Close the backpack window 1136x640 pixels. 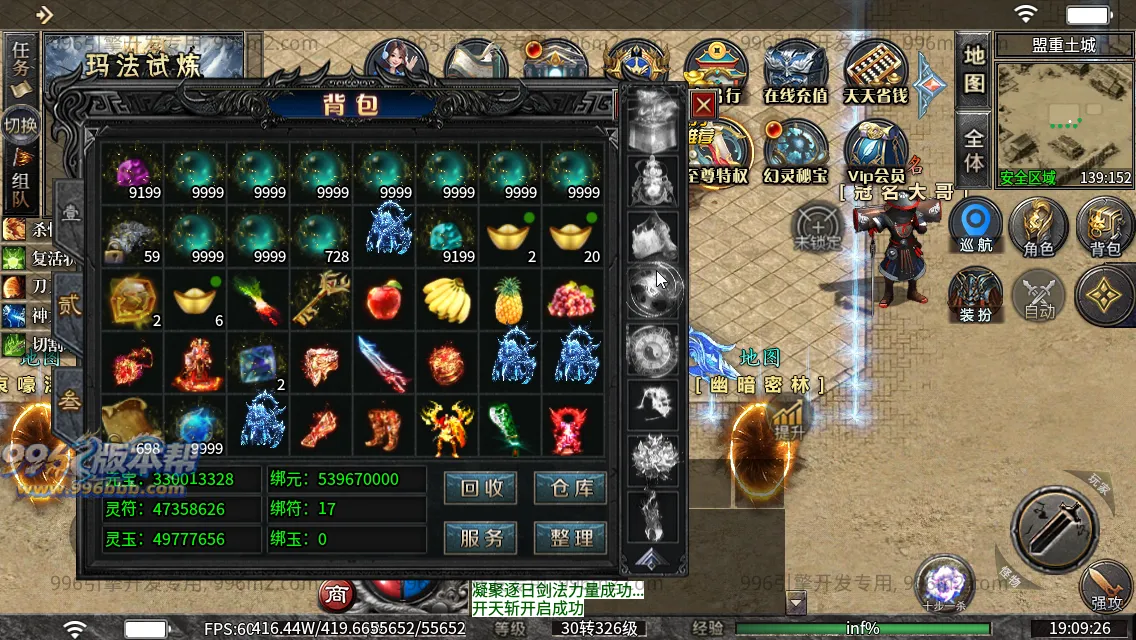703,104
